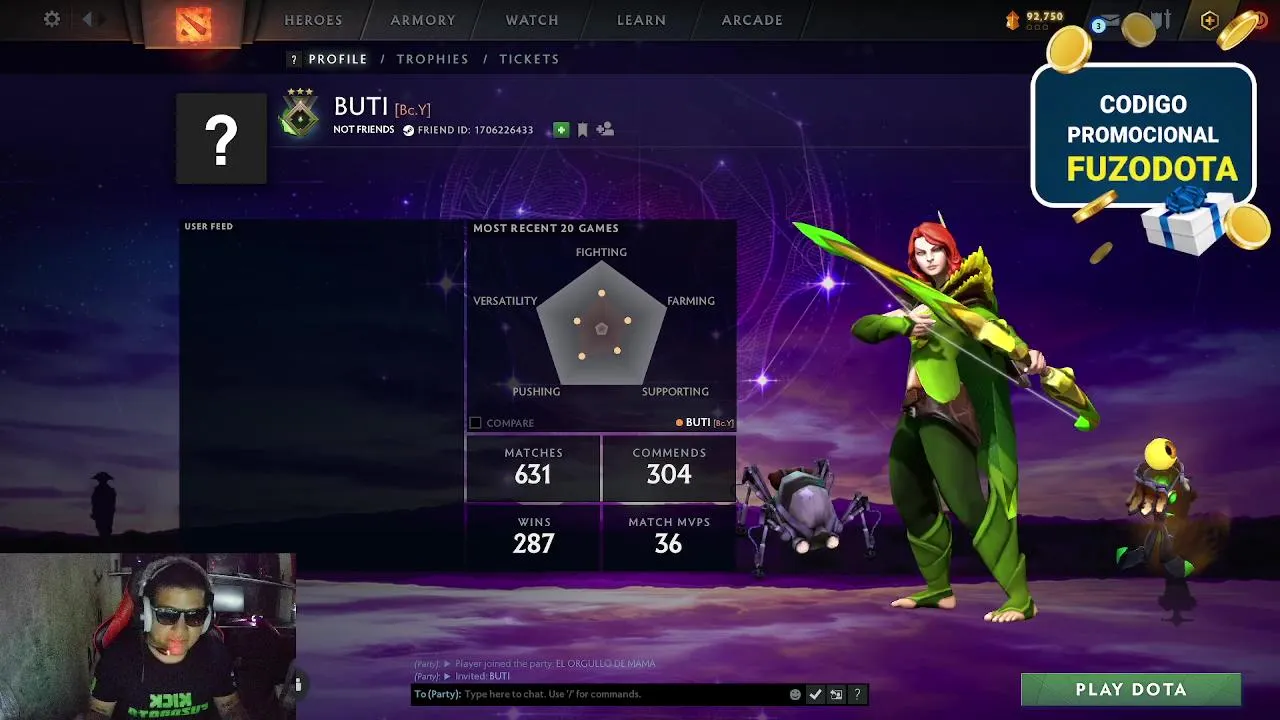Viewport: 1280px width, 720px height.
Task: Open the Watch menu
Action: click(x=532, y=20)
